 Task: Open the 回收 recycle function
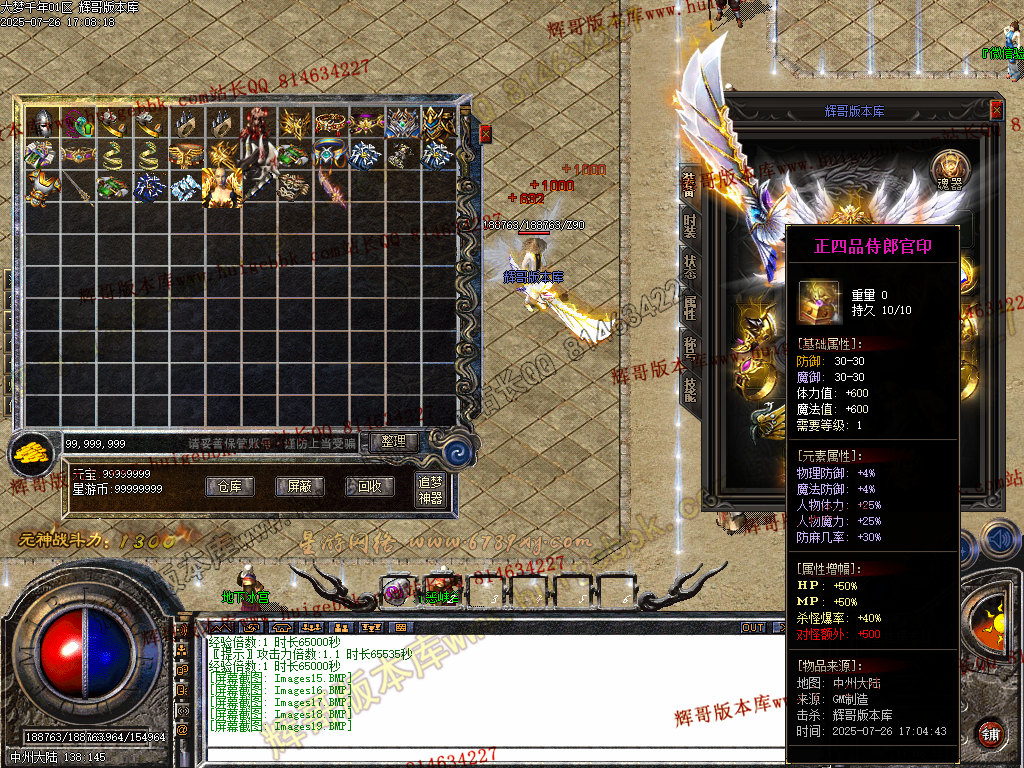pyautogui.click(x=369, y=487)
